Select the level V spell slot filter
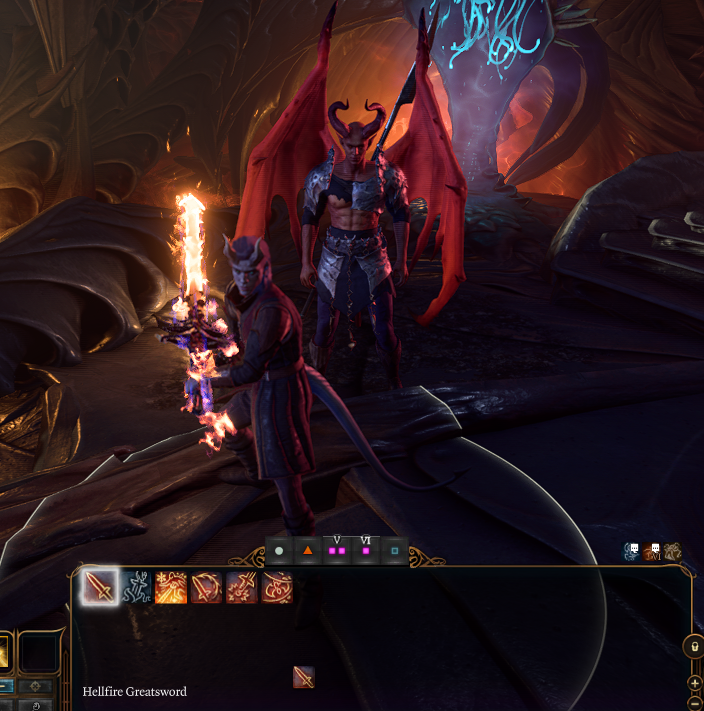The height and width of the screenshot is (711, 704). pos(337,551)
